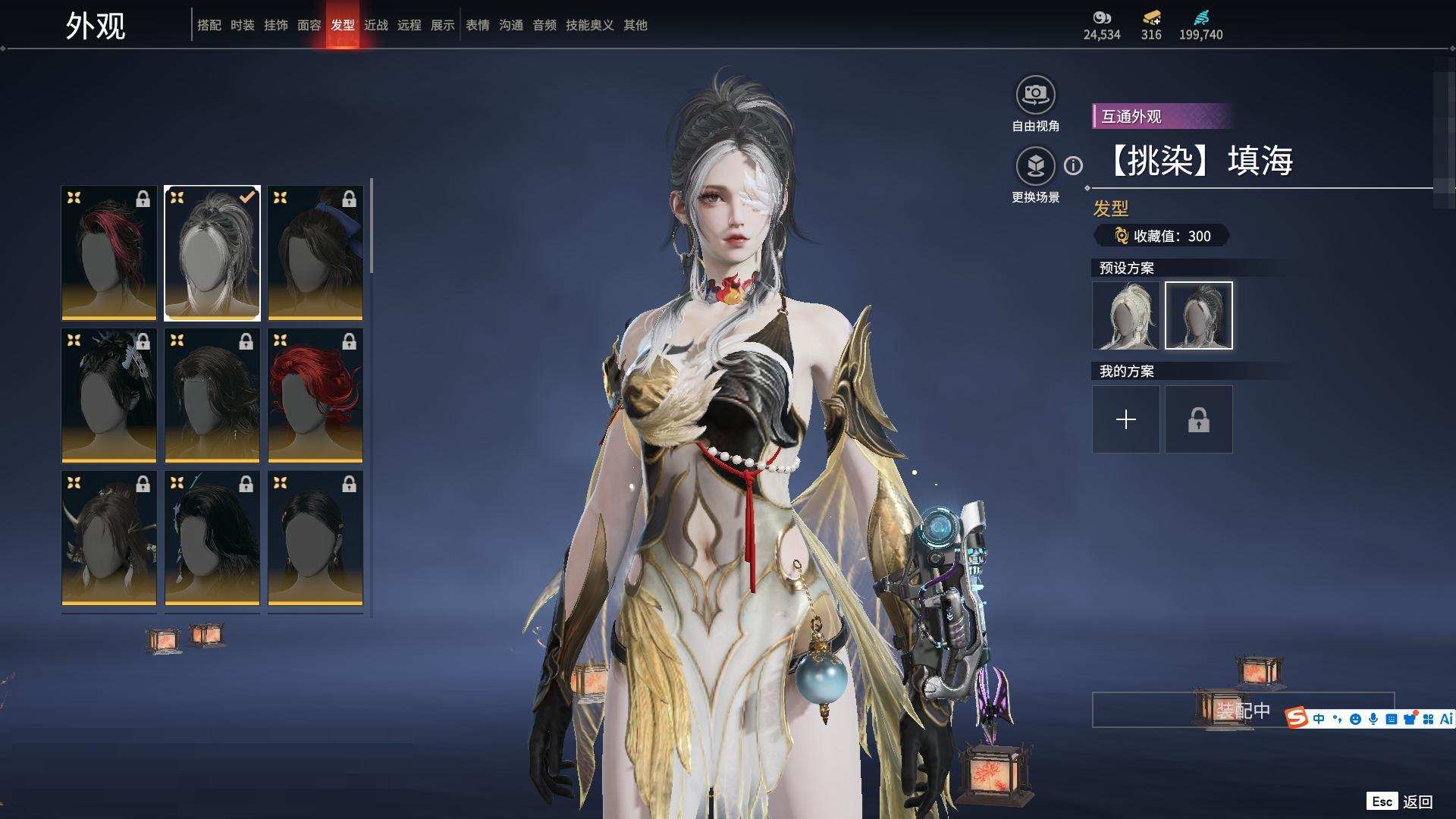Image resolution: width=1456 pixels, height=819 pixels.
Task: Open the info icon beside scene button
Action: [x=1073, y=165]
